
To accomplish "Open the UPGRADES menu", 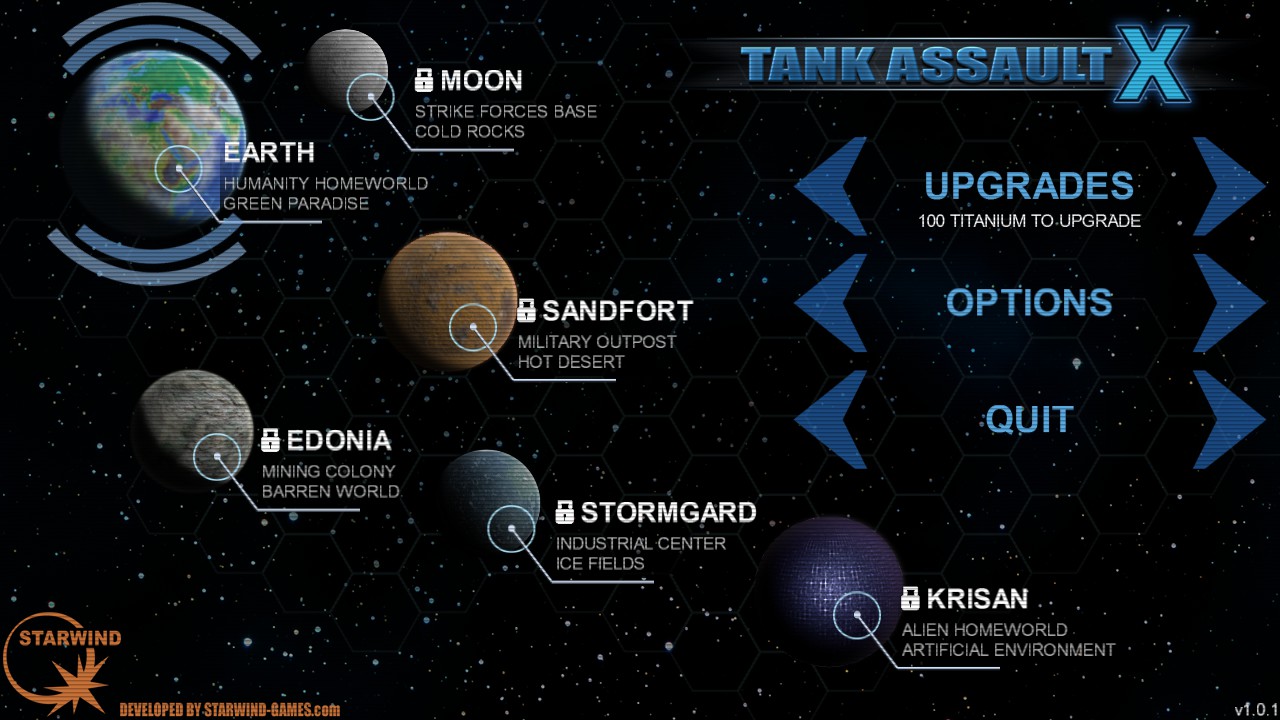I will point(1029,186).
